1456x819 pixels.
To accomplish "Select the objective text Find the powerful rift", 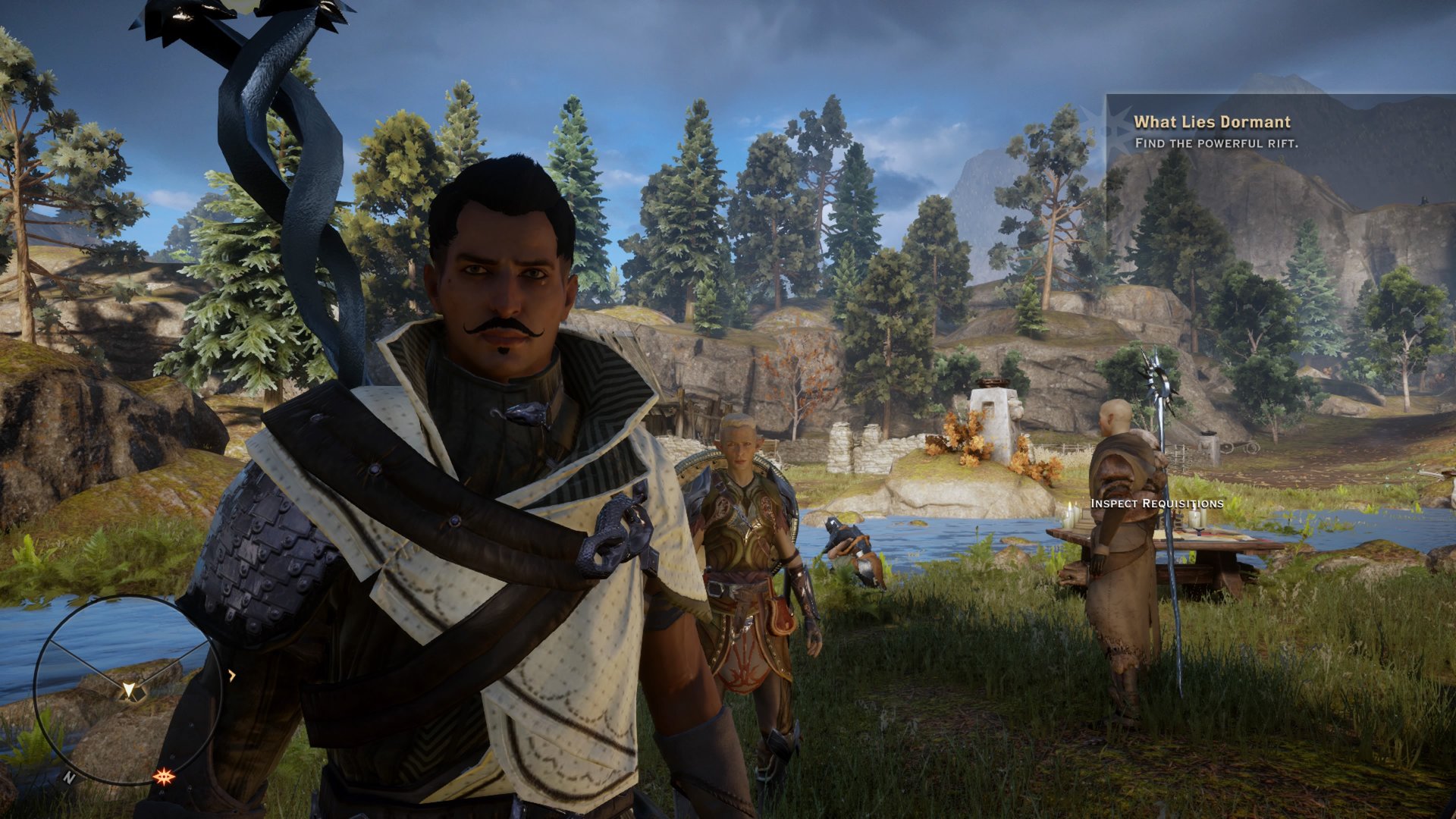I will coord(1216,143).
